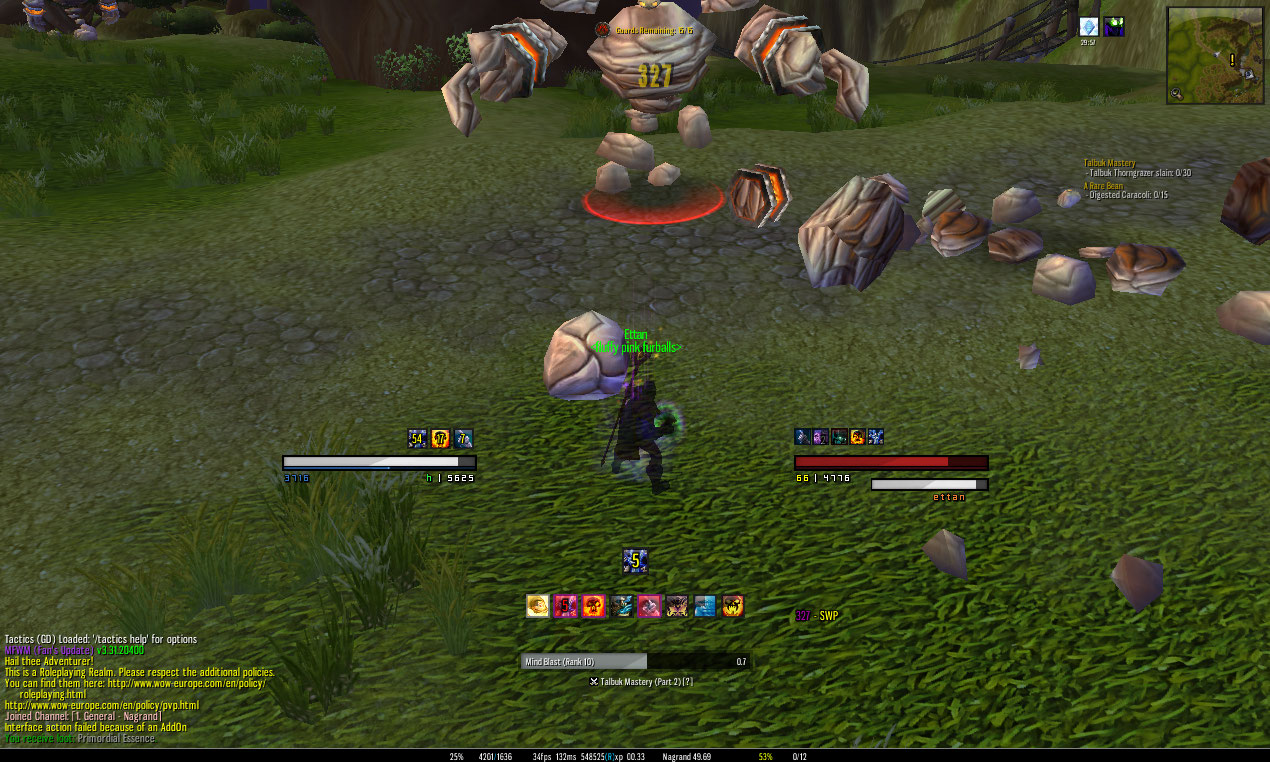This screenshot has width=1270, height=762.
Task: Click the blue ice wave ability icon
Action: click(705, 606)
